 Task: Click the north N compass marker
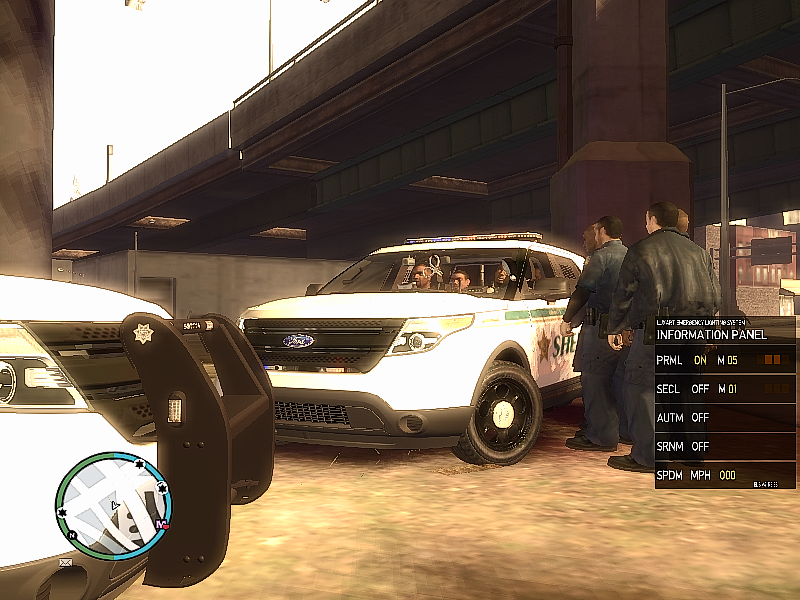click(x=73, y=535)
